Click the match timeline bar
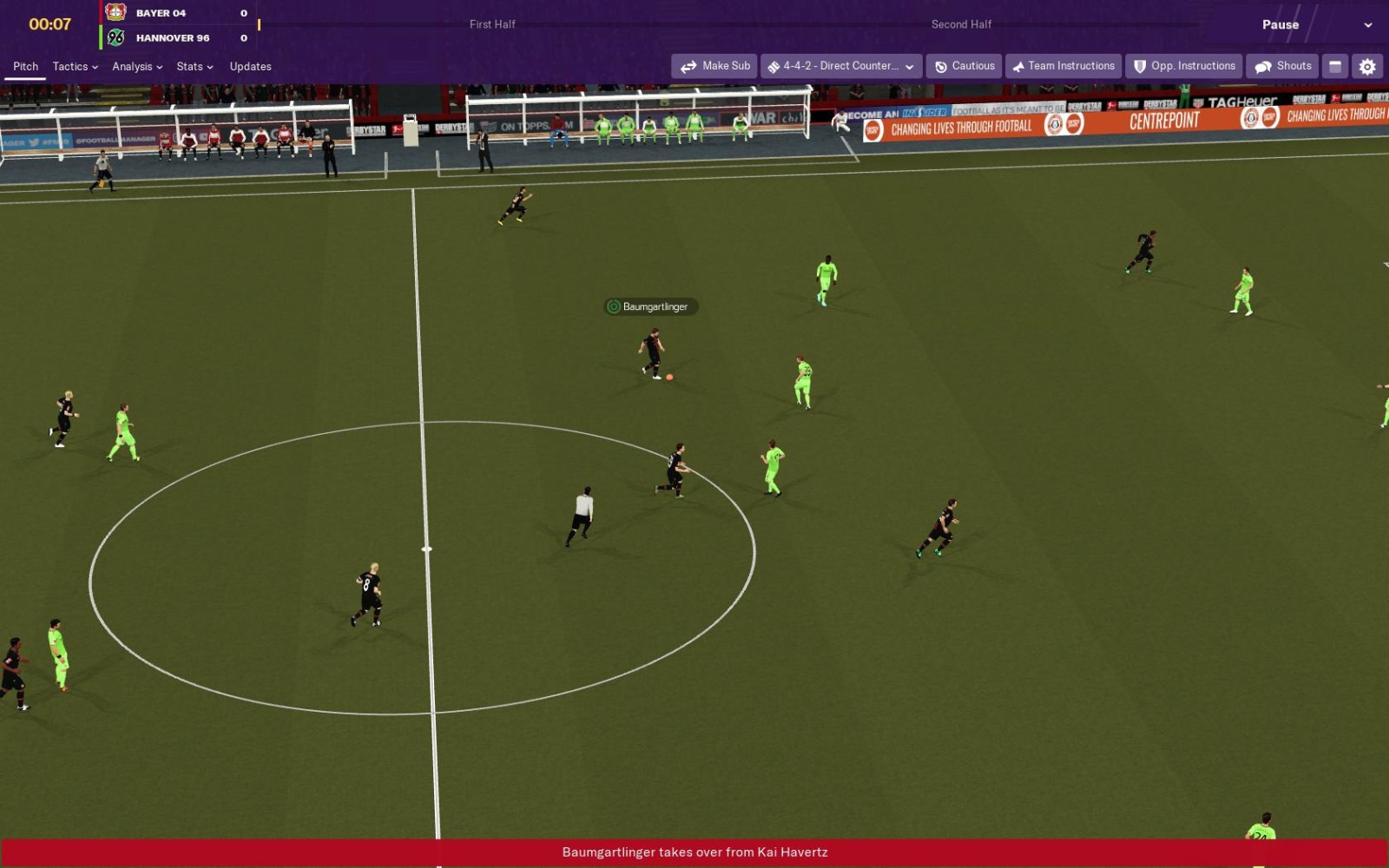Image resolution: width=1389 pixels, height=868 pixels. 729,24
